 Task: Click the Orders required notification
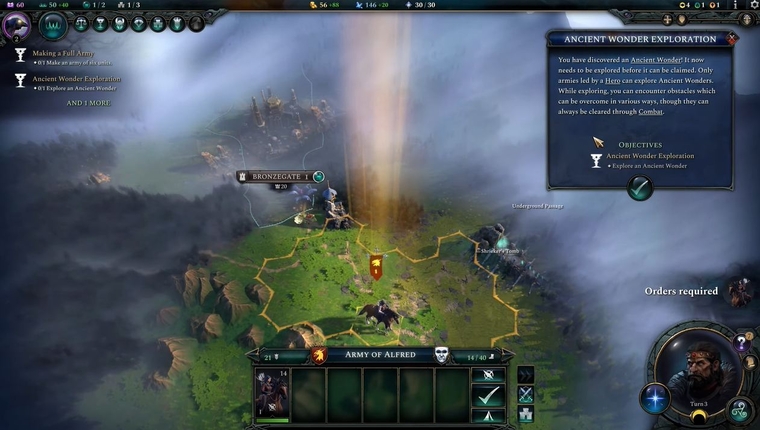coord(681,291)
